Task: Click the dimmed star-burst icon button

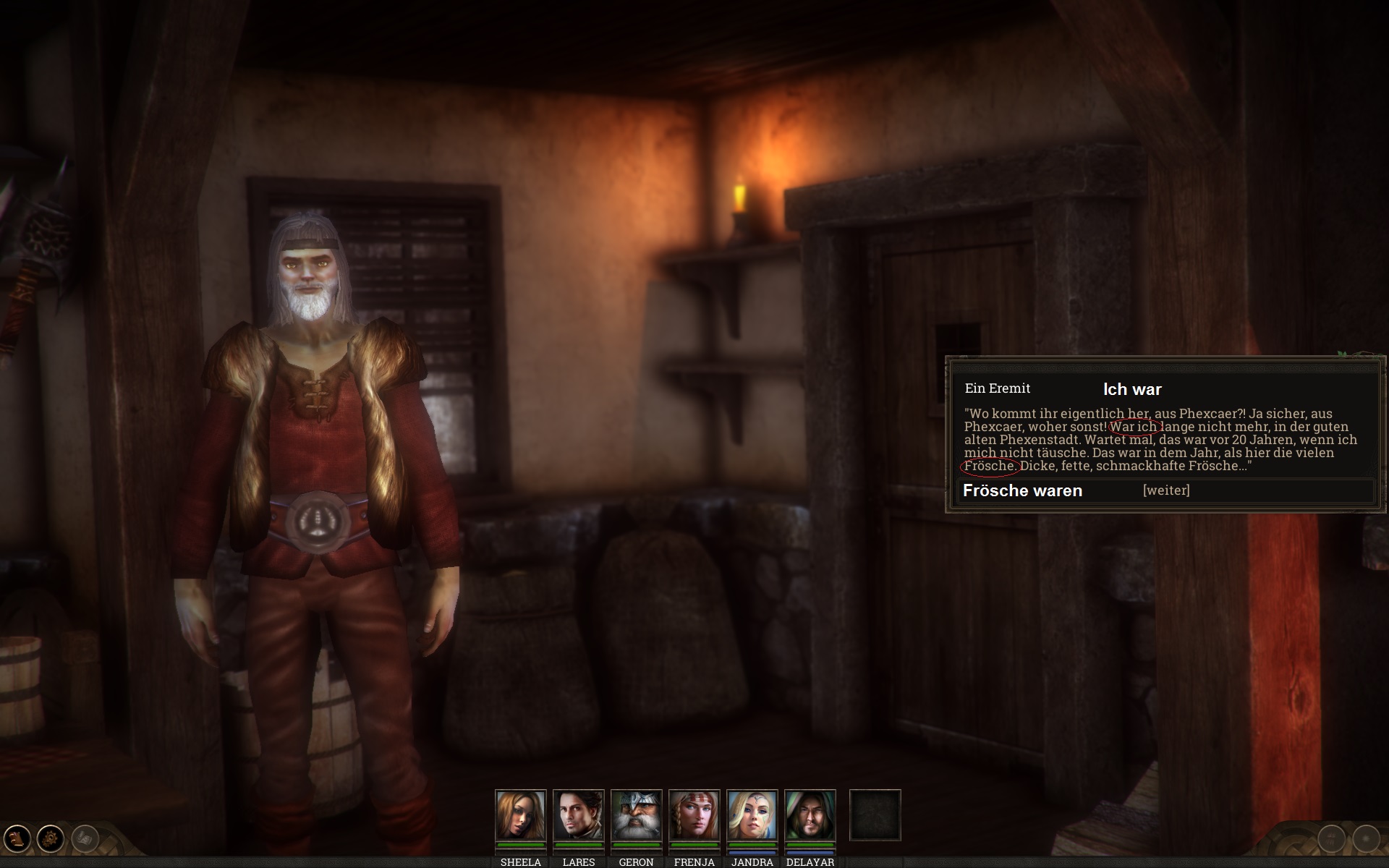Action: (x=1366, y=839)
